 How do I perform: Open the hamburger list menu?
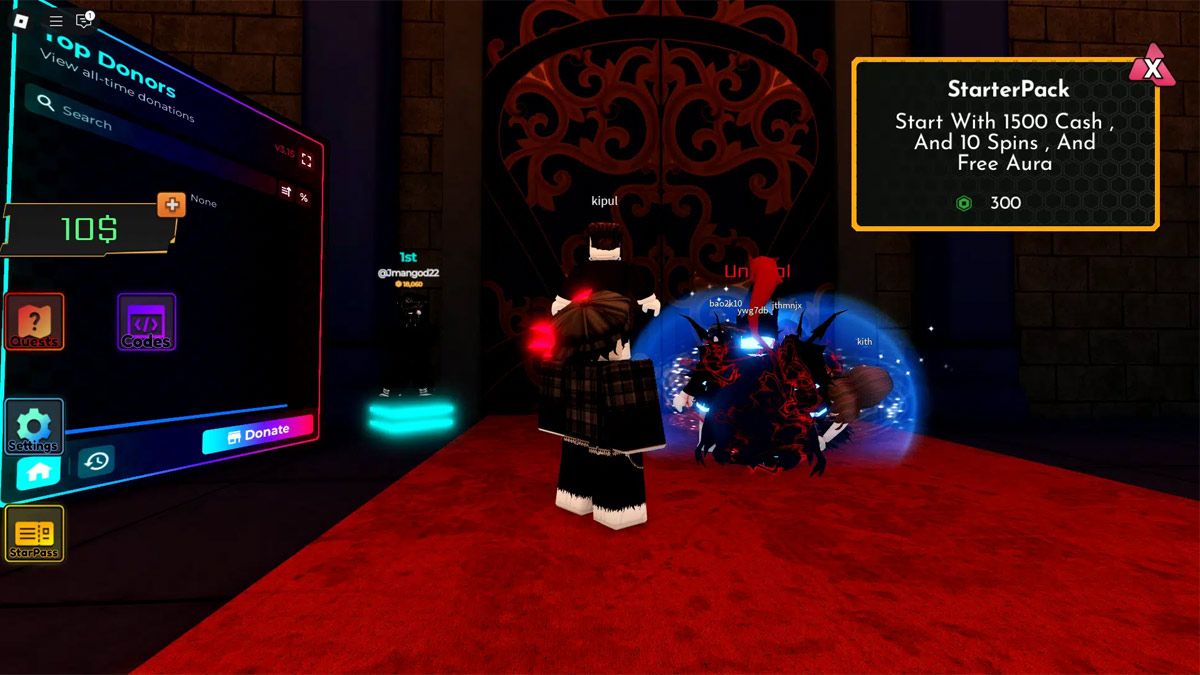coord(56,20)
